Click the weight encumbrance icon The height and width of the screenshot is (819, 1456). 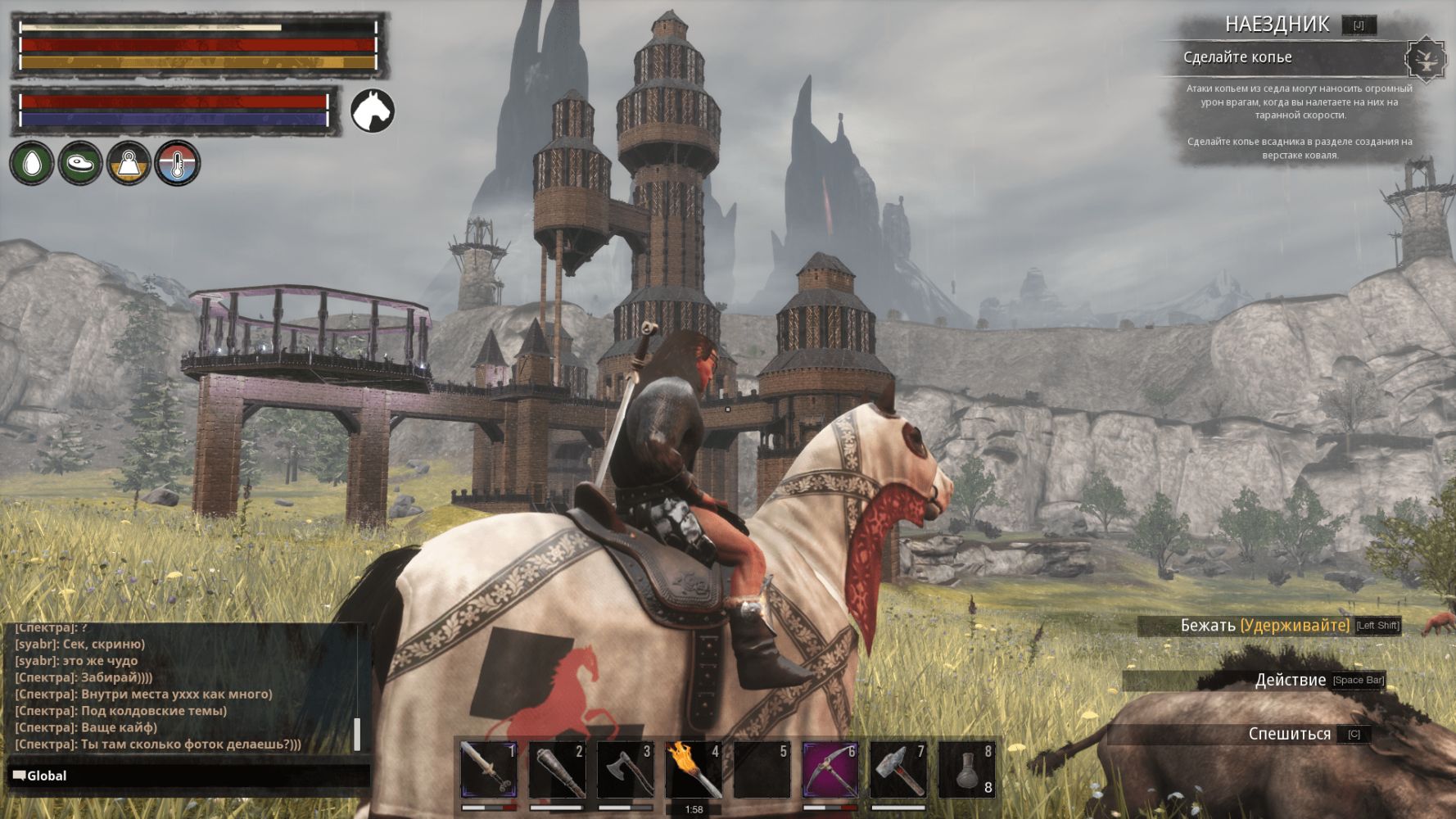tap(129, 163)
